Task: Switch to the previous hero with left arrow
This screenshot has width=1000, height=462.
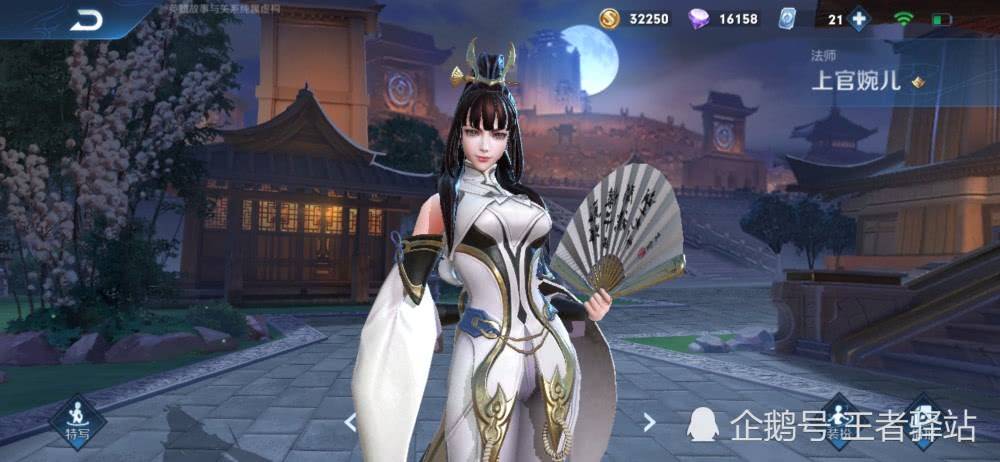Action: (x=350, y=422)
